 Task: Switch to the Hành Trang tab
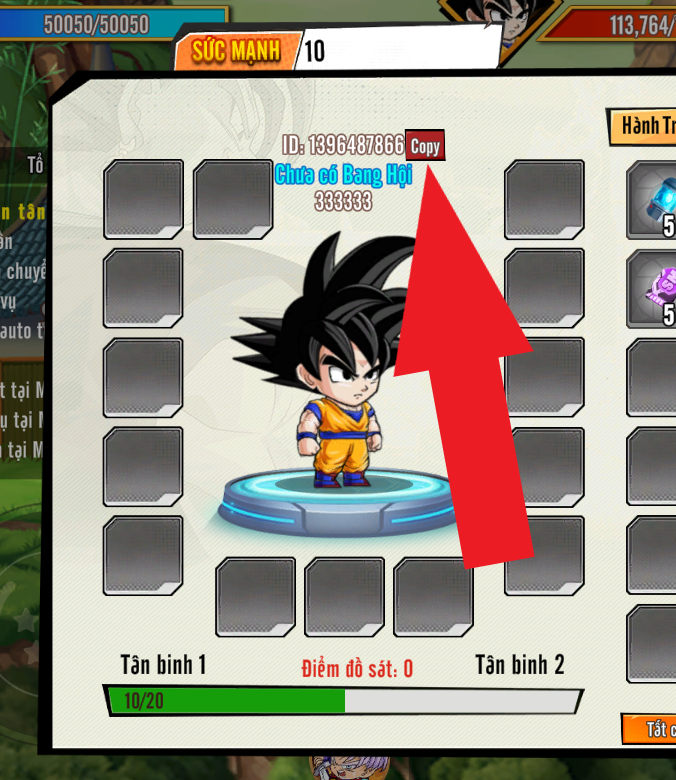coord(644,126)
